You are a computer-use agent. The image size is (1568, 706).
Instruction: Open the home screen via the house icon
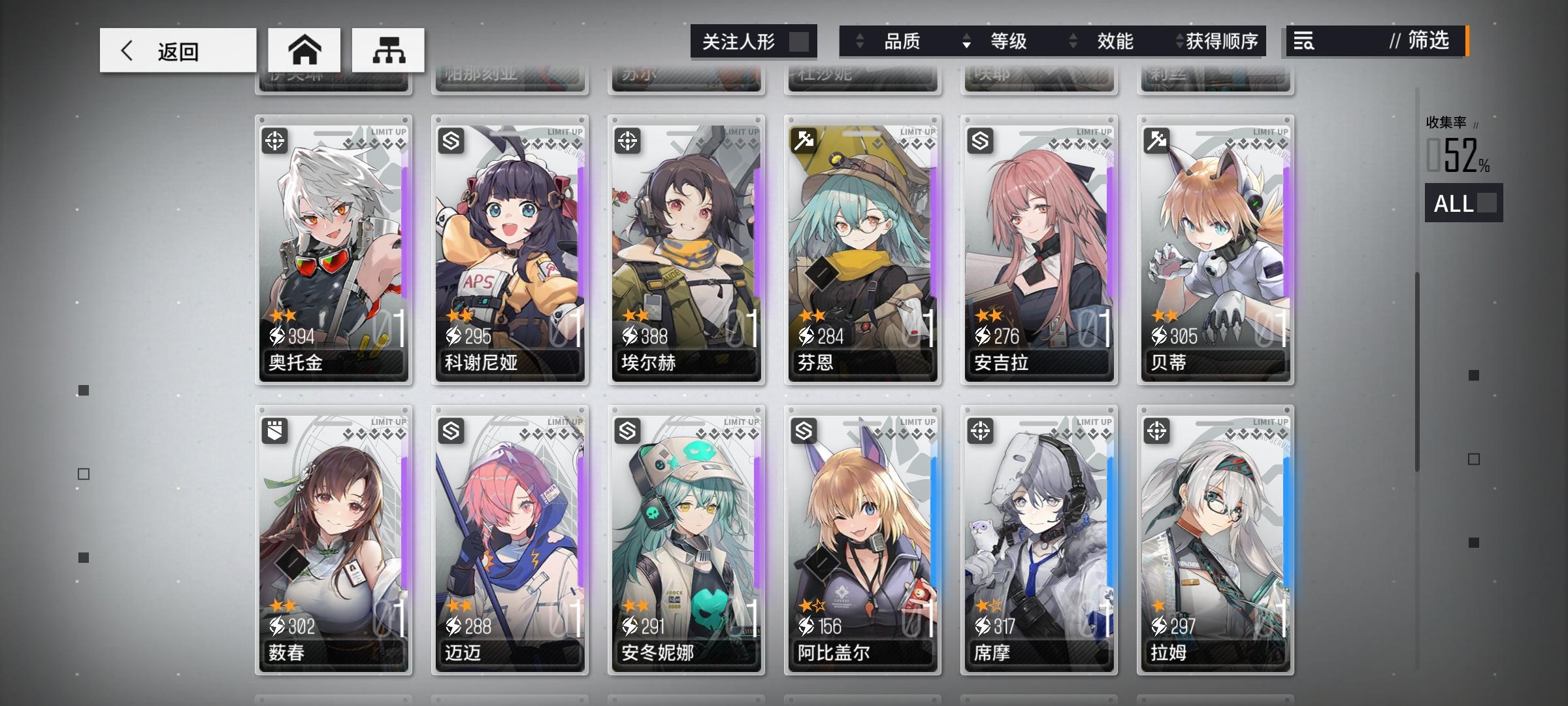(304, 49)
